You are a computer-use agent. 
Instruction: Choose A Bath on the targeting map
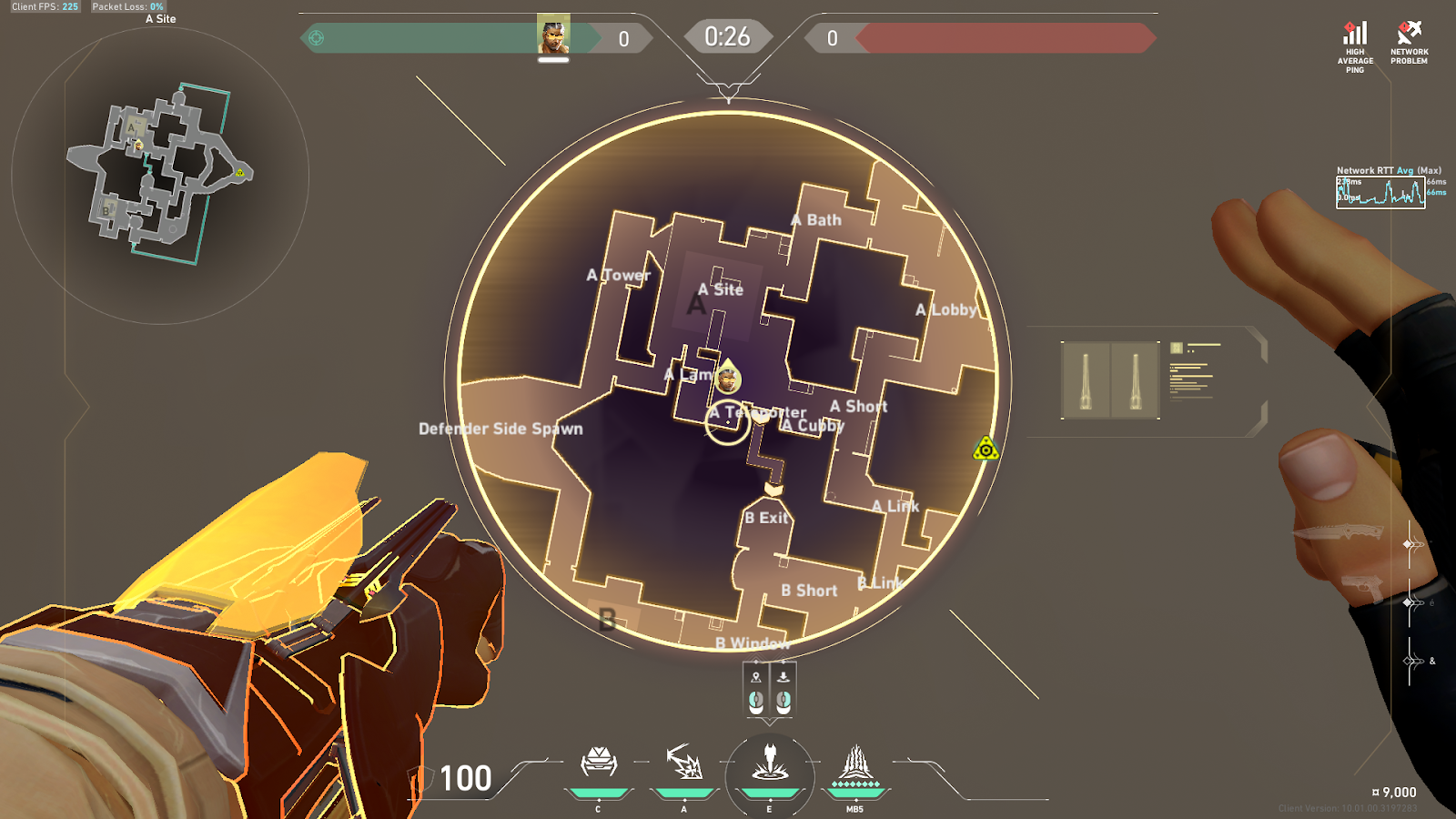pos(816,220)
